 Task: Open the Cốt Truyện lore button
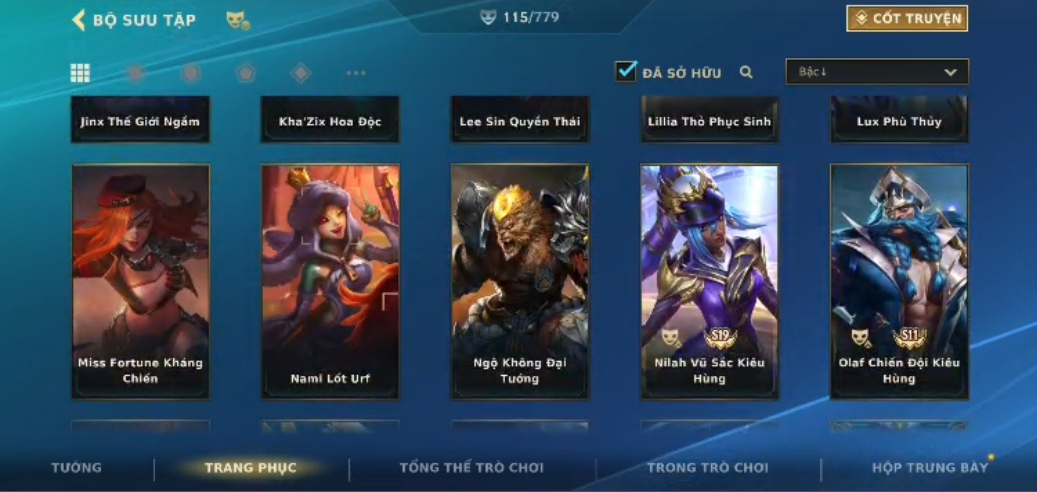pos(906,19)
